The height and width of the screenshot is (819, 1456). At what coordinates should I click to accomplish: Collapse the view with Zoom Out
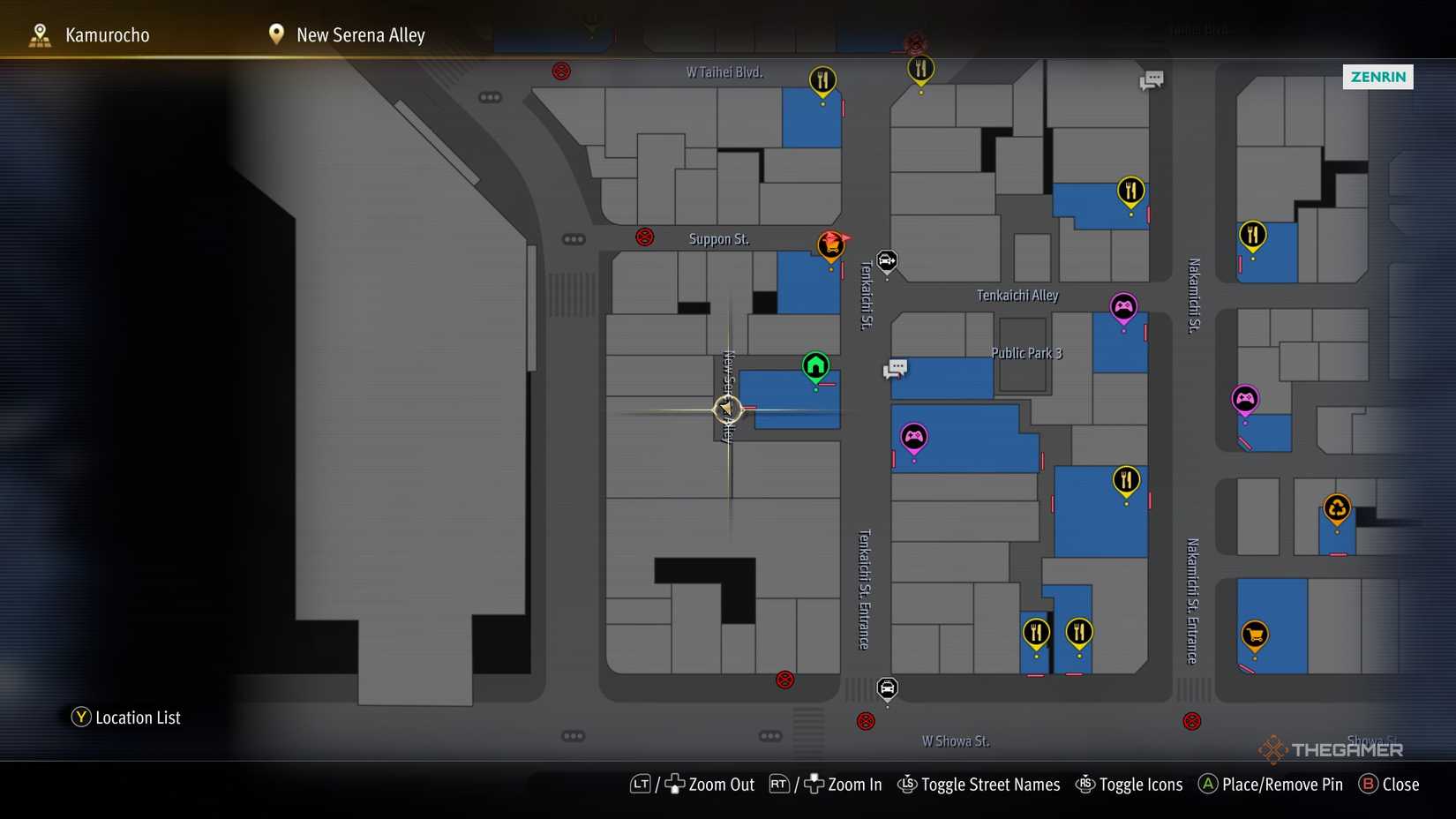(709, 784)
